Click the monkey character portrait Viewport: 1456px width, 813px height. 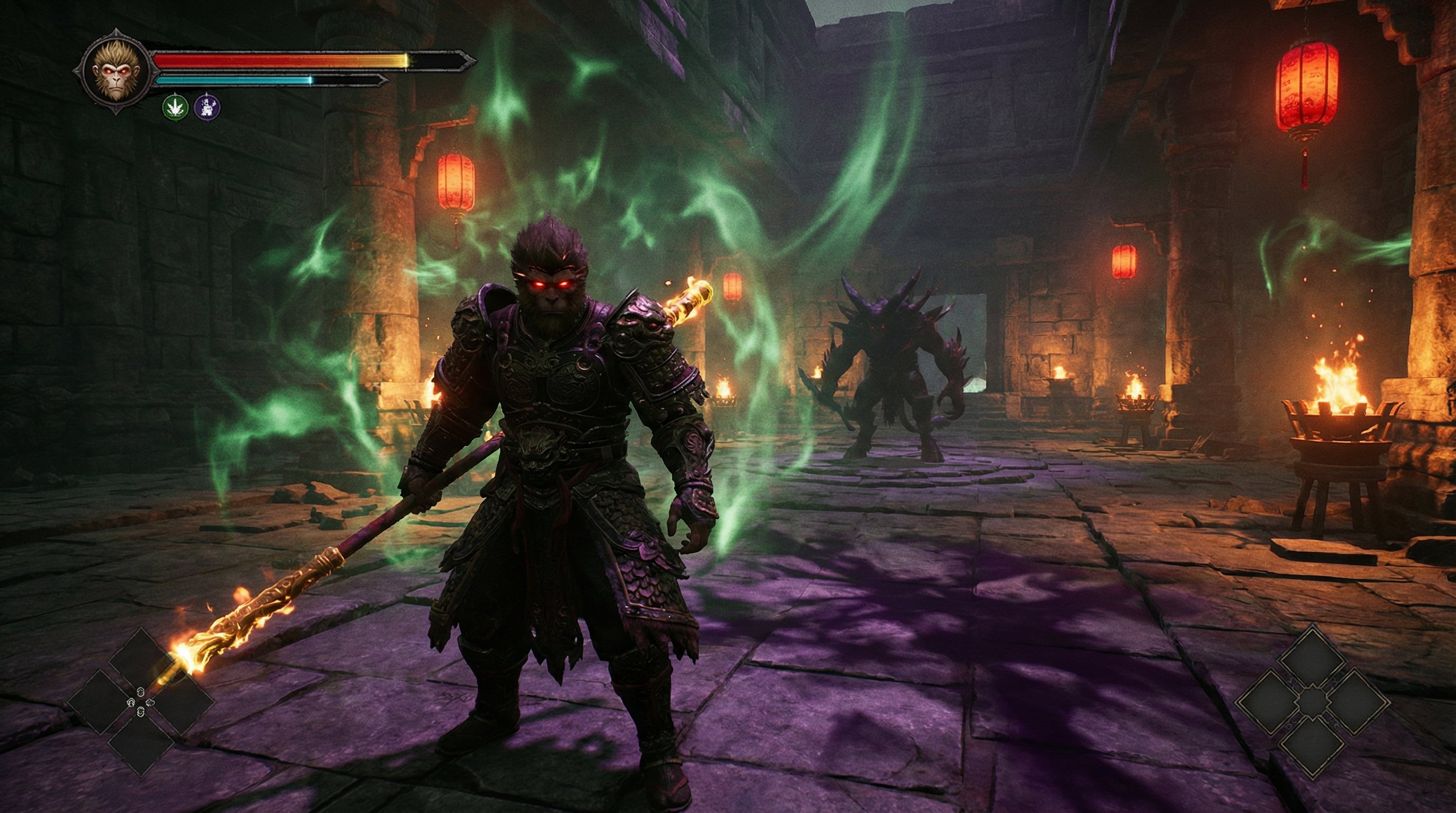(x=115, y=73)
